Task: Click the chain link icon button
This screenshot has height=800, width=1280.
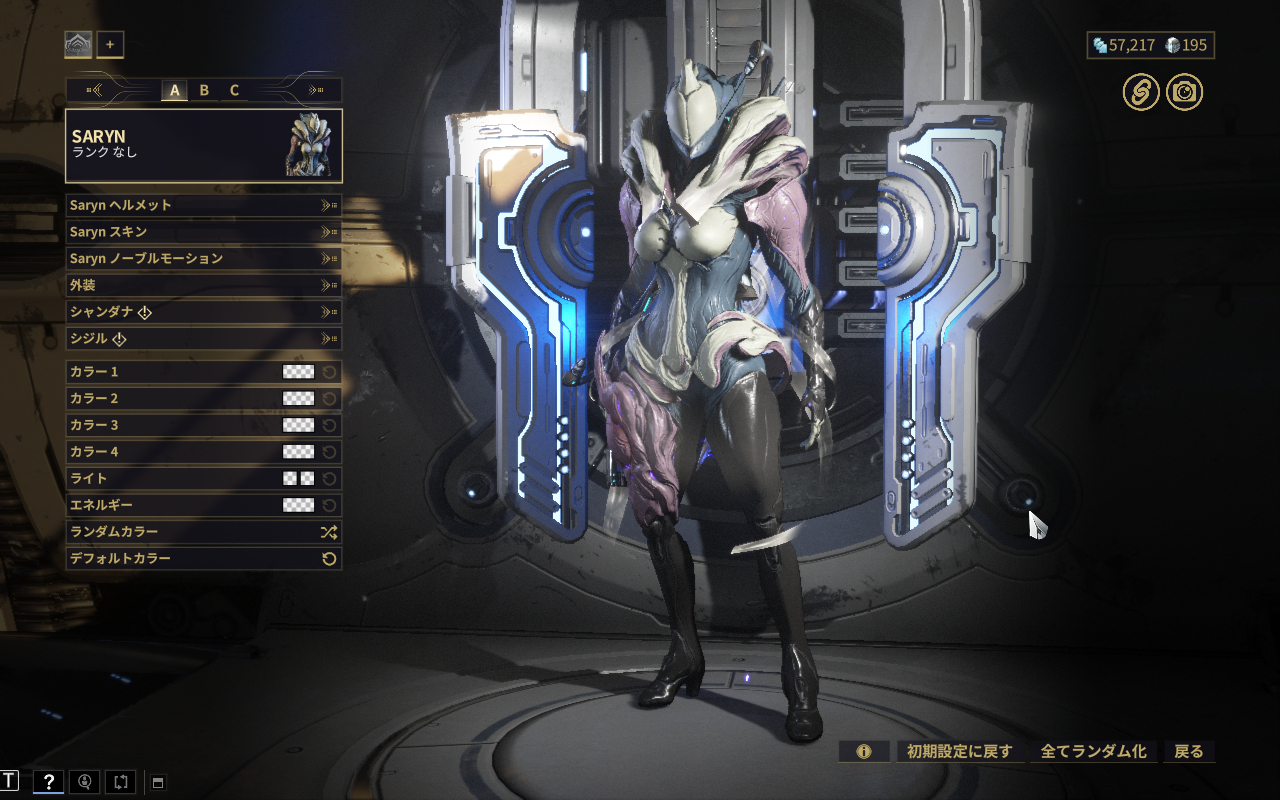Action: pyautogui.click(x=1140, y=93)
